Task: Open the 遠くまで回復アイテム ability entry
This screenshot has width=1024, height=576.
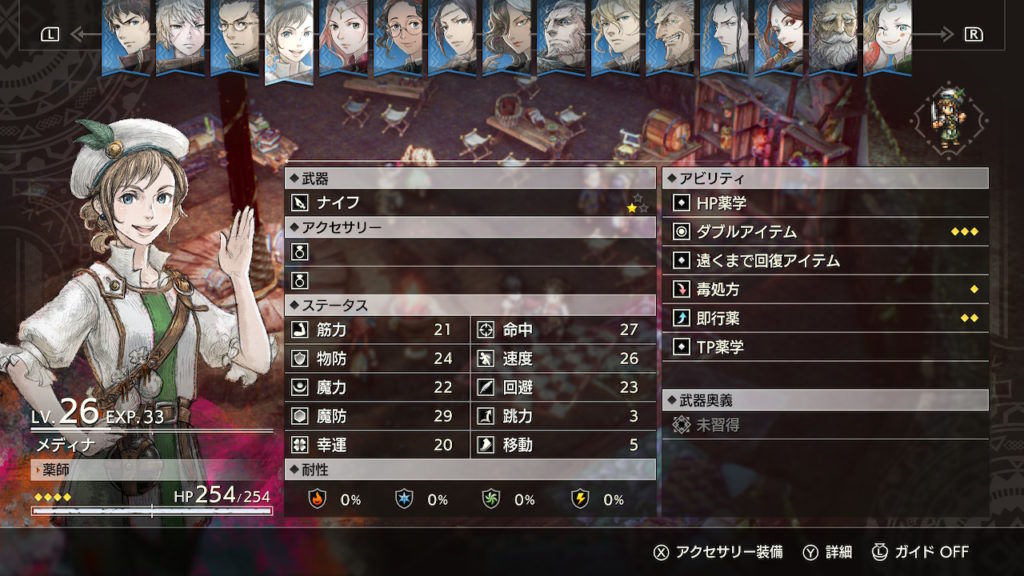Action: click(x=825, y=261)
